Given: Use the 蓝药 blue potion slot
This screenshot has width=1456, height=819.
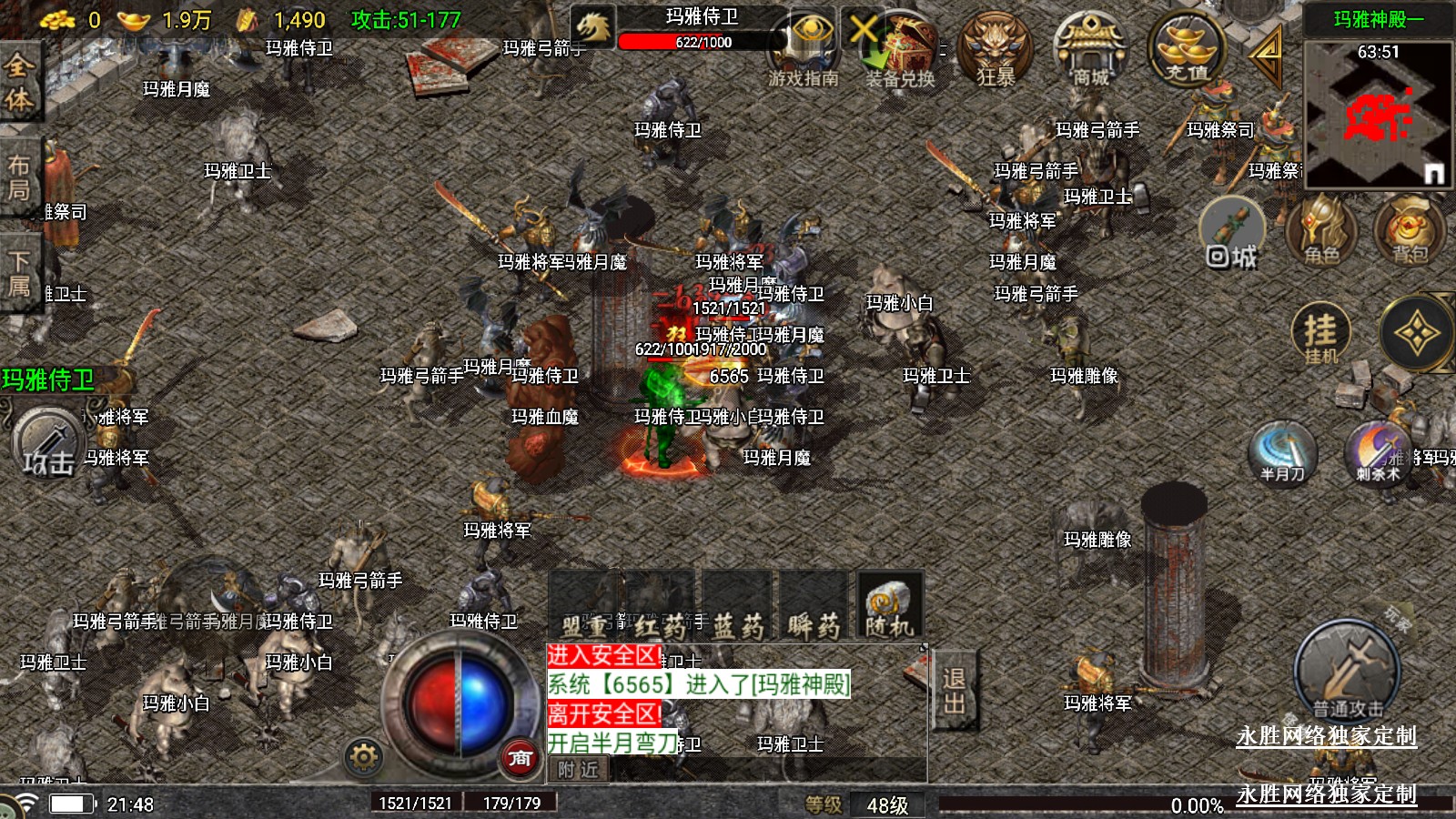Looking at the screenshot, I should (x=737, y=606).
